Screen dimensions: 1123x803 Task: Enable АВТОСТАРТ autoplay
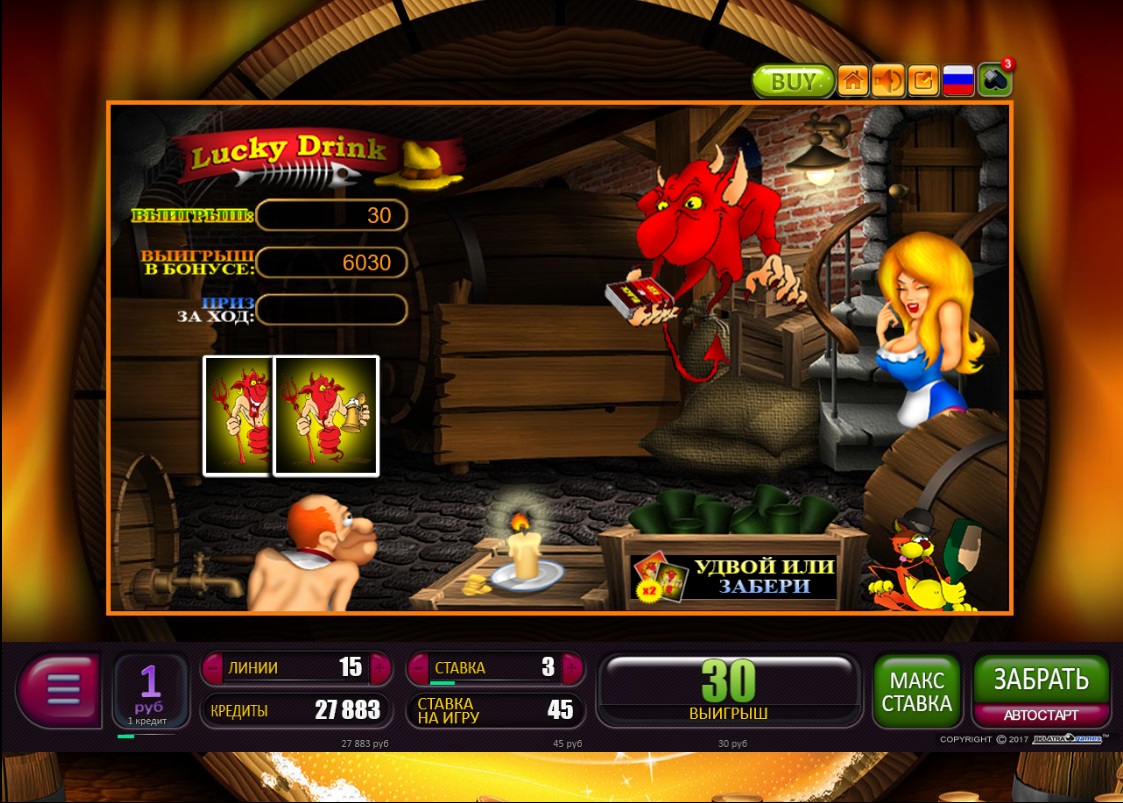tap(1041, 716)
